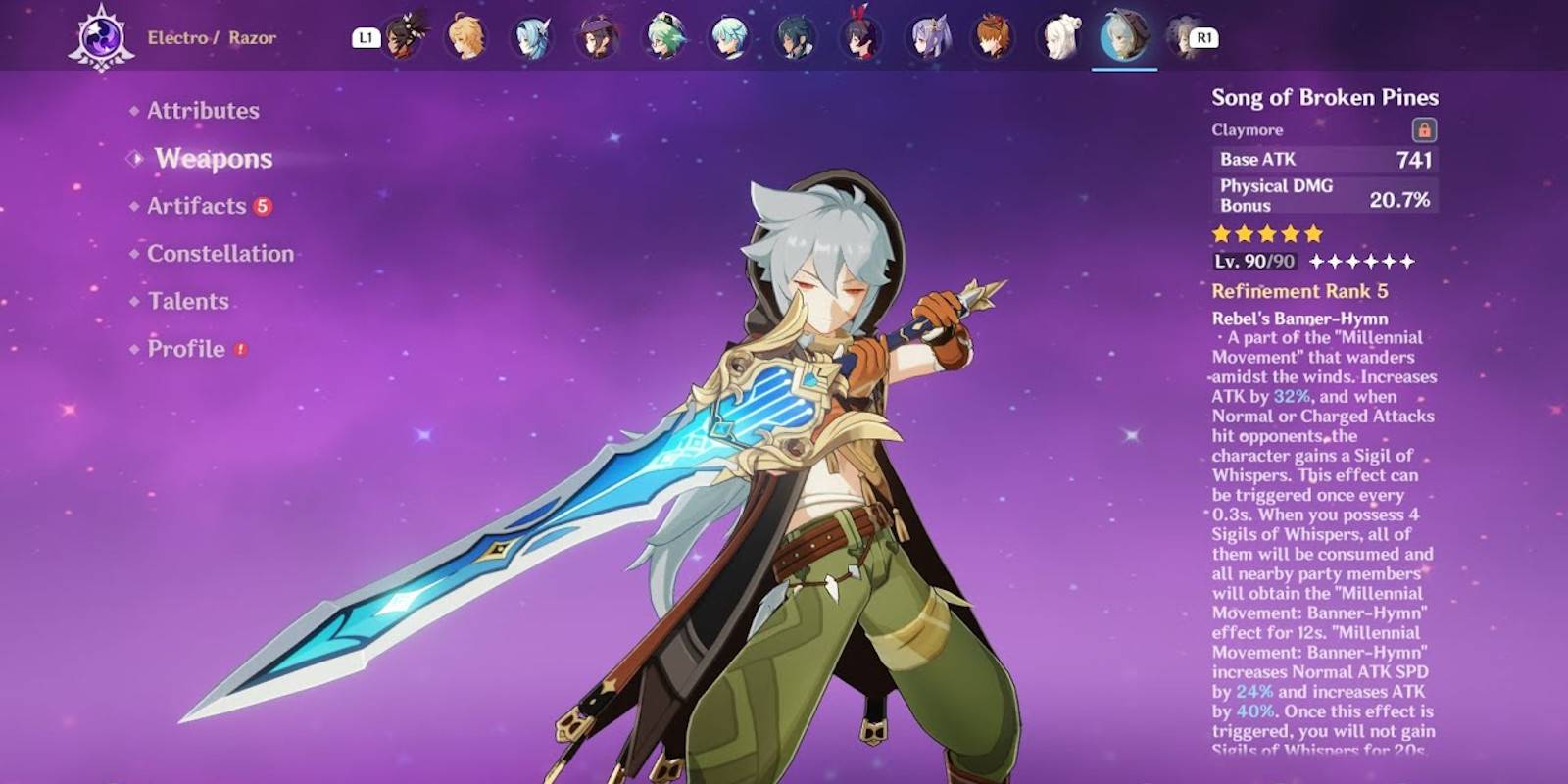
Task: Switch to the Attributes tab
Action: (x=202, y=111)
